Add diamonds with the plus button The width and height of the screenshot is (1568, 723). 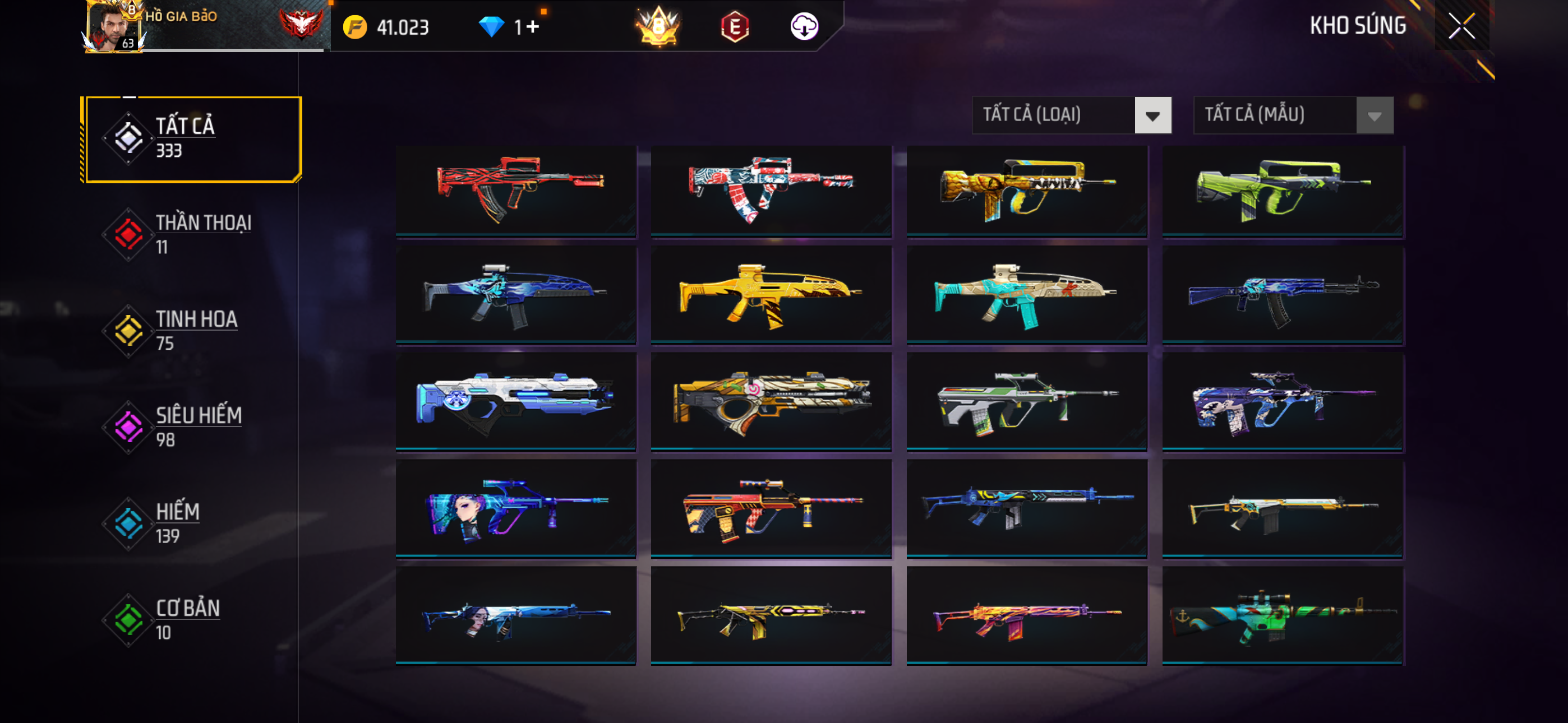tap(533, 27)
